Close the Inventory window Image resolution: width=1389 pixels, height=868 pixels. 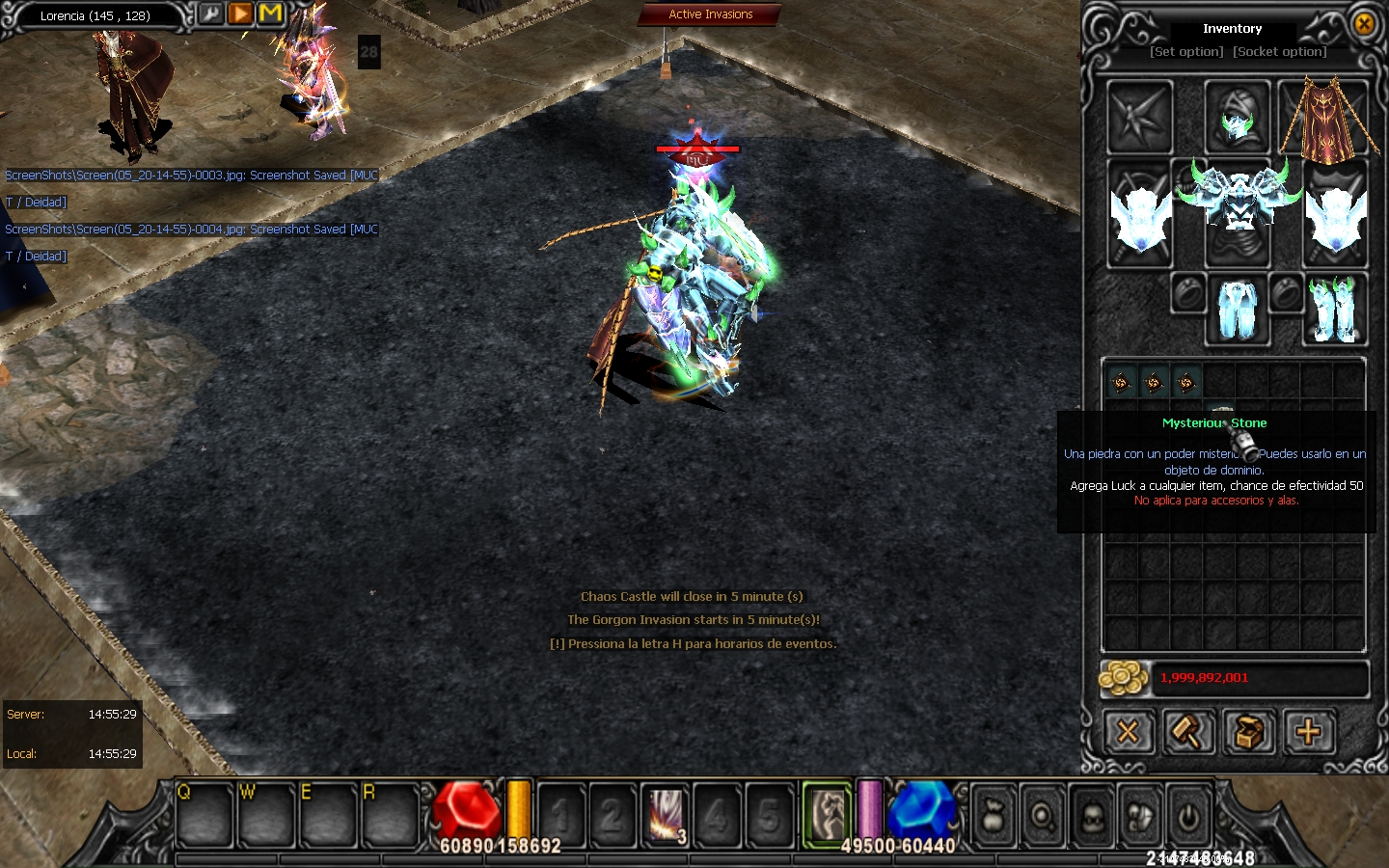pyautogui.click(x=1364, y=24)
